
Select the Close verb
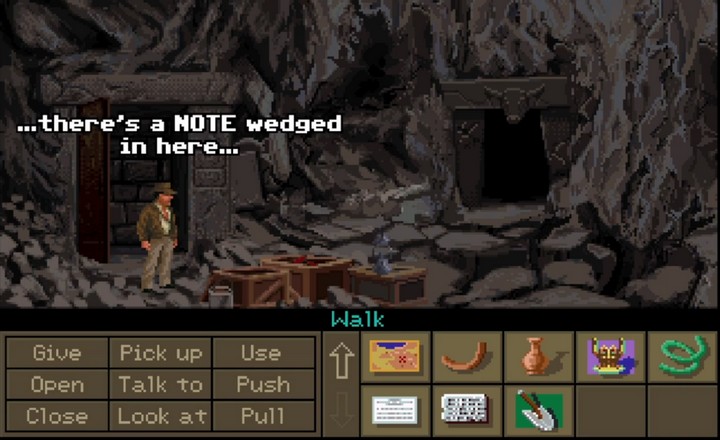[57, 415]
